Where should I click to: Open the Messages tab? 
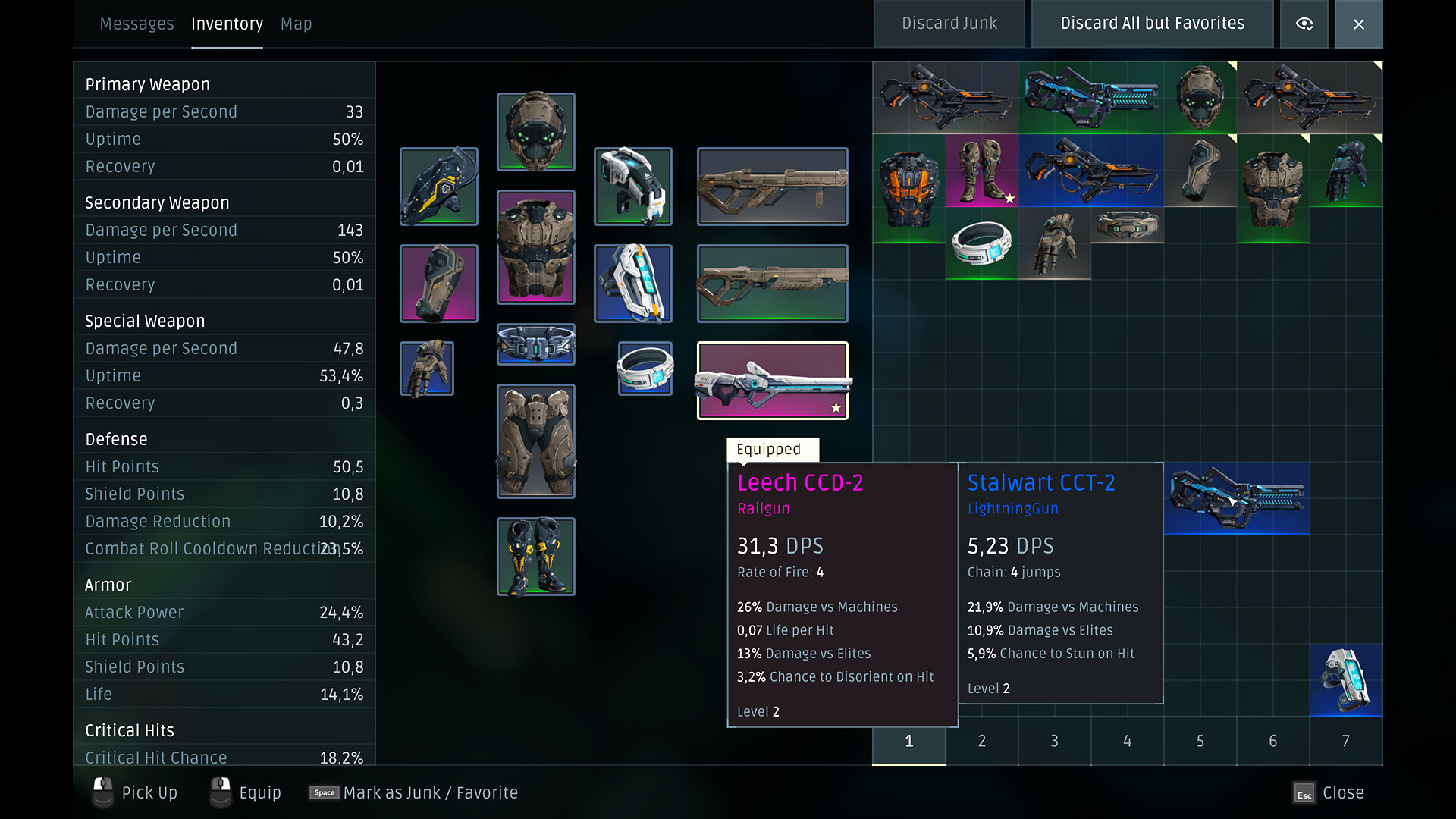[x=136, y=24]
